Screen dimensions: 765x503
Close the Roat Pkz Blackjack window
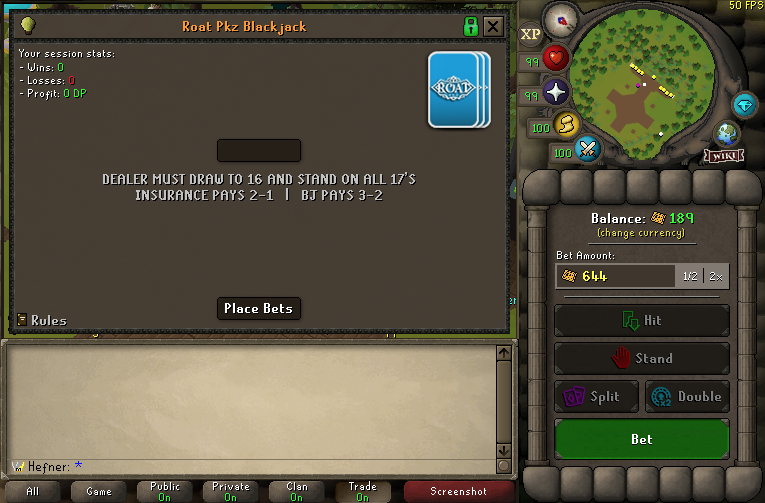coord(493,26)
